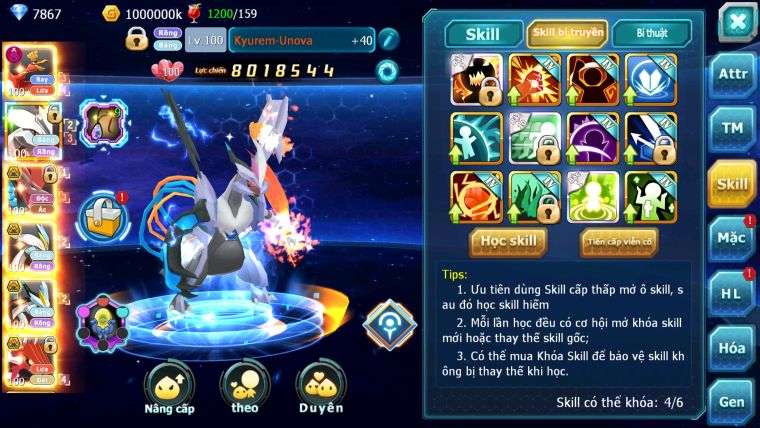Open the Skill bí truyền tab
The height and width of the screenshot is (428, 760).
pyautogui.click(x=567, y=33)
